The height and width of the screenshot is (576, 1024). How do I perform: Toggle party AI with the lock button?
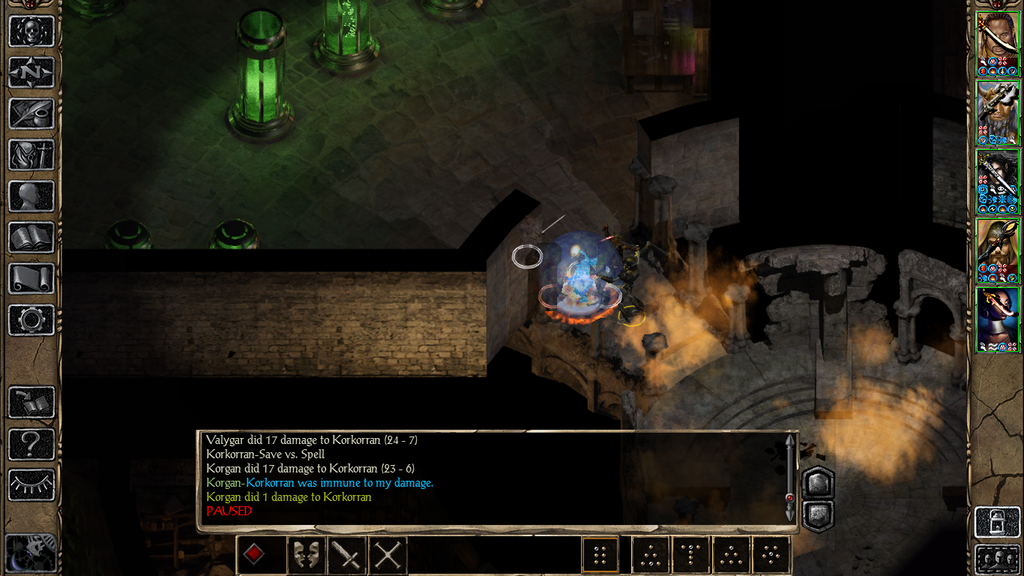pyautogui.click(x=997, y=522)
